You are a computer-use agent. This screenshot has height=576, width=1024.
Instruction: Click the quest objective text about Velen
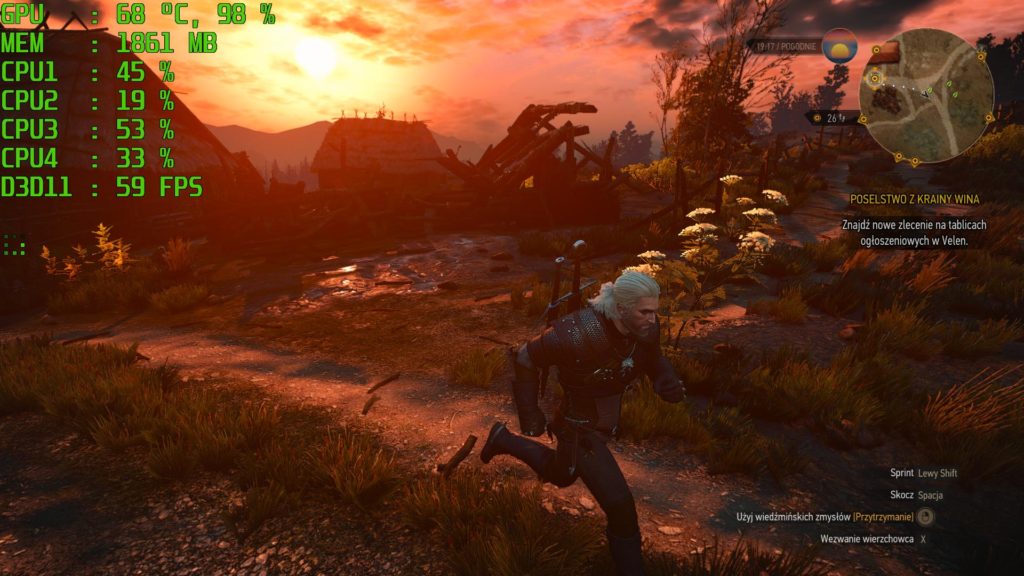point(915,233)
